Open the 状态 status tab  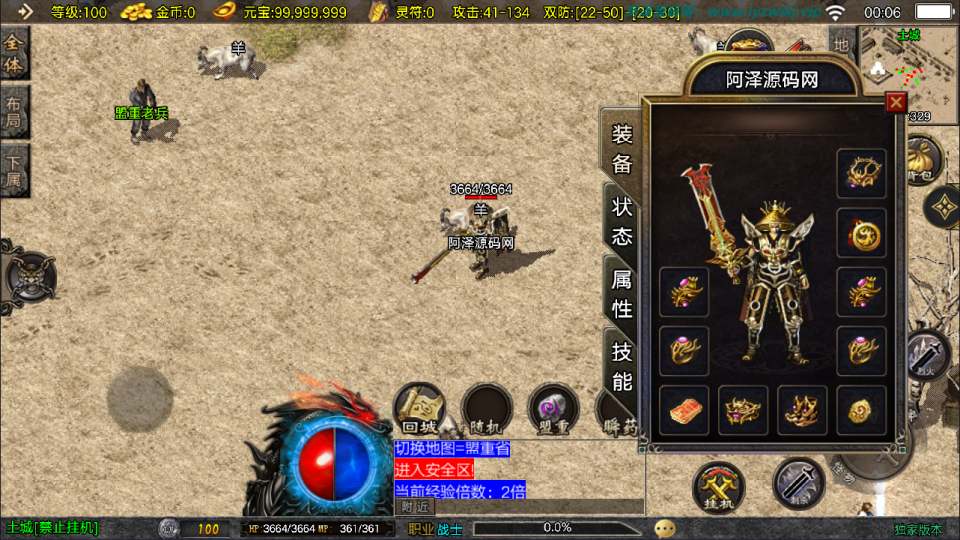pos(622,221)
